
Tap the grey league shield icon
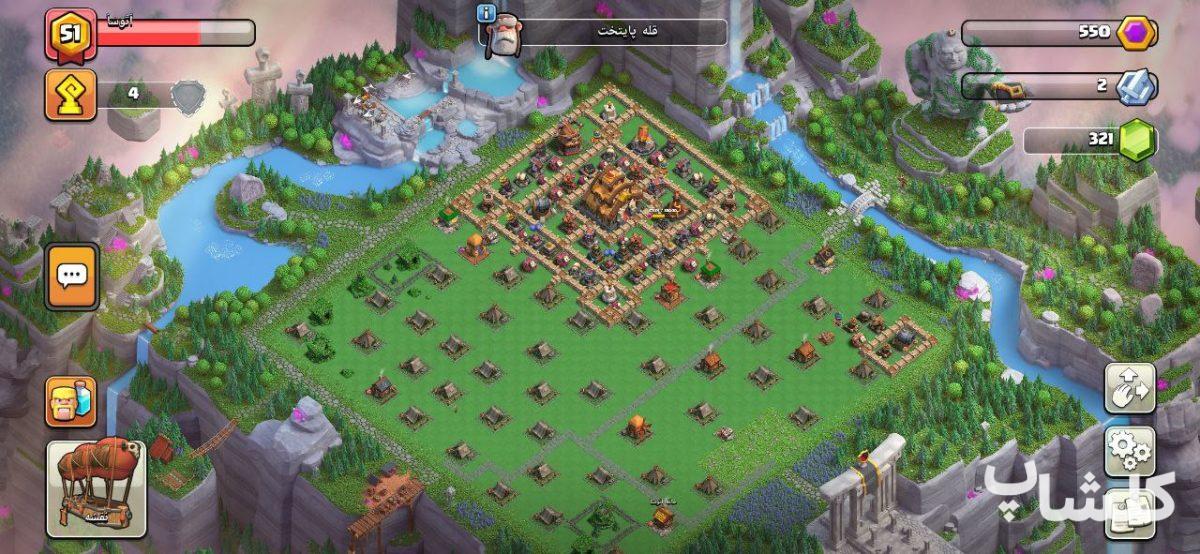pyautogui.click(x=188, y=96)
